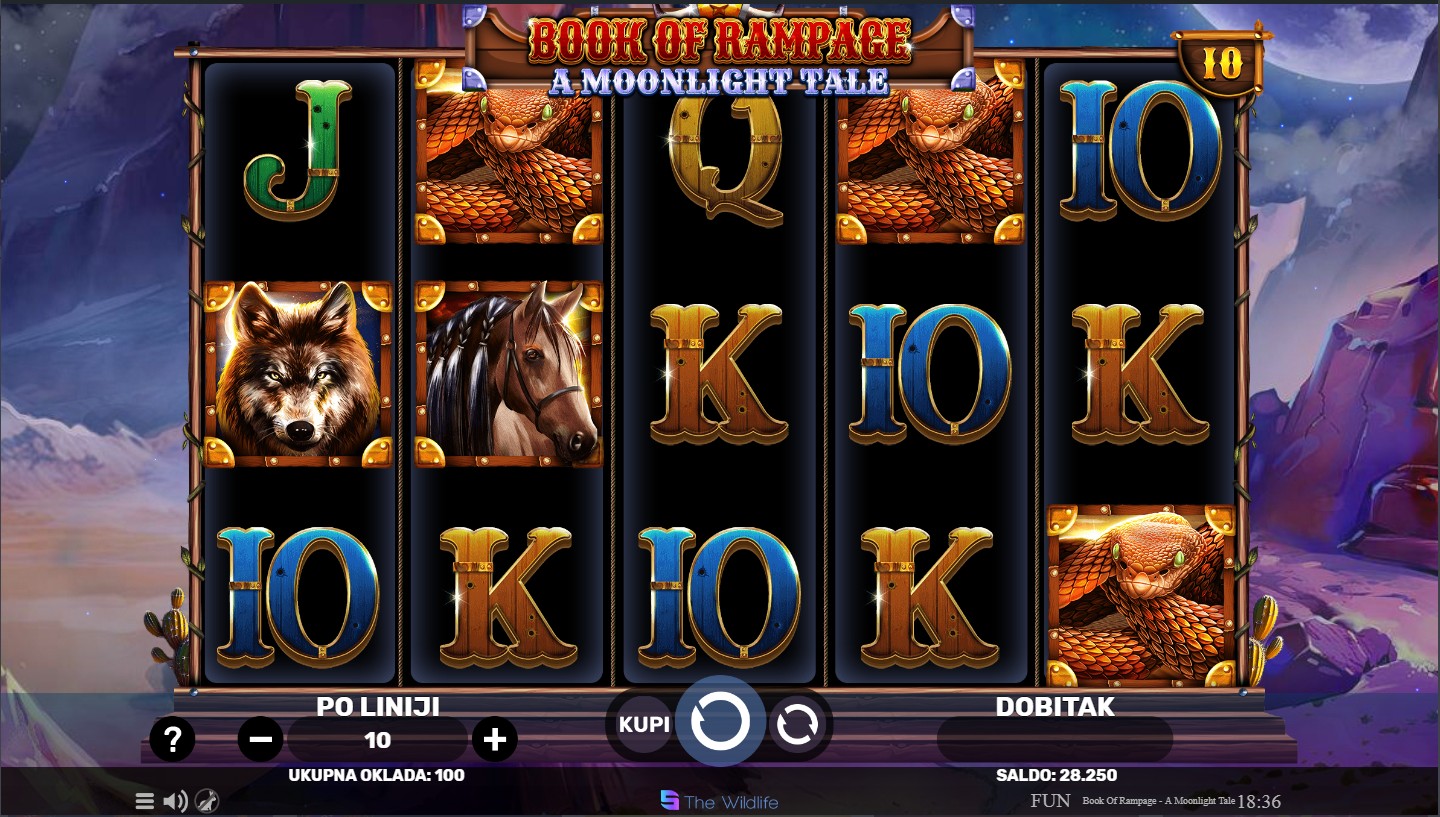Screen dimensions: 1440x817
Task: Click the 10 paylines badge
Action: pyautogui.click(x=1221, y=64)
